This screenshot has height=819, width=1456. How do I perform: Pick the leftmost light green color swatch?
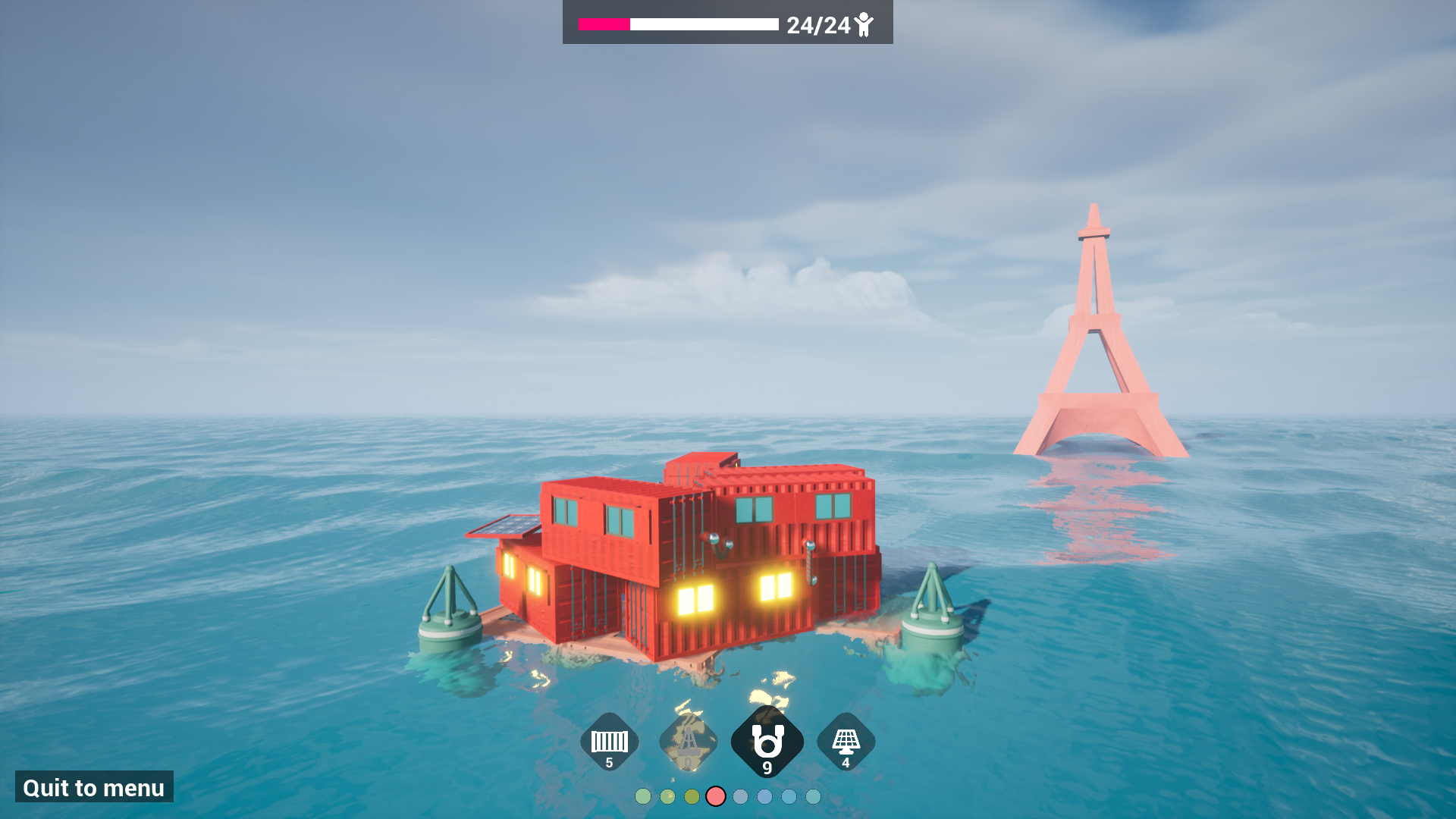[645, 798]
